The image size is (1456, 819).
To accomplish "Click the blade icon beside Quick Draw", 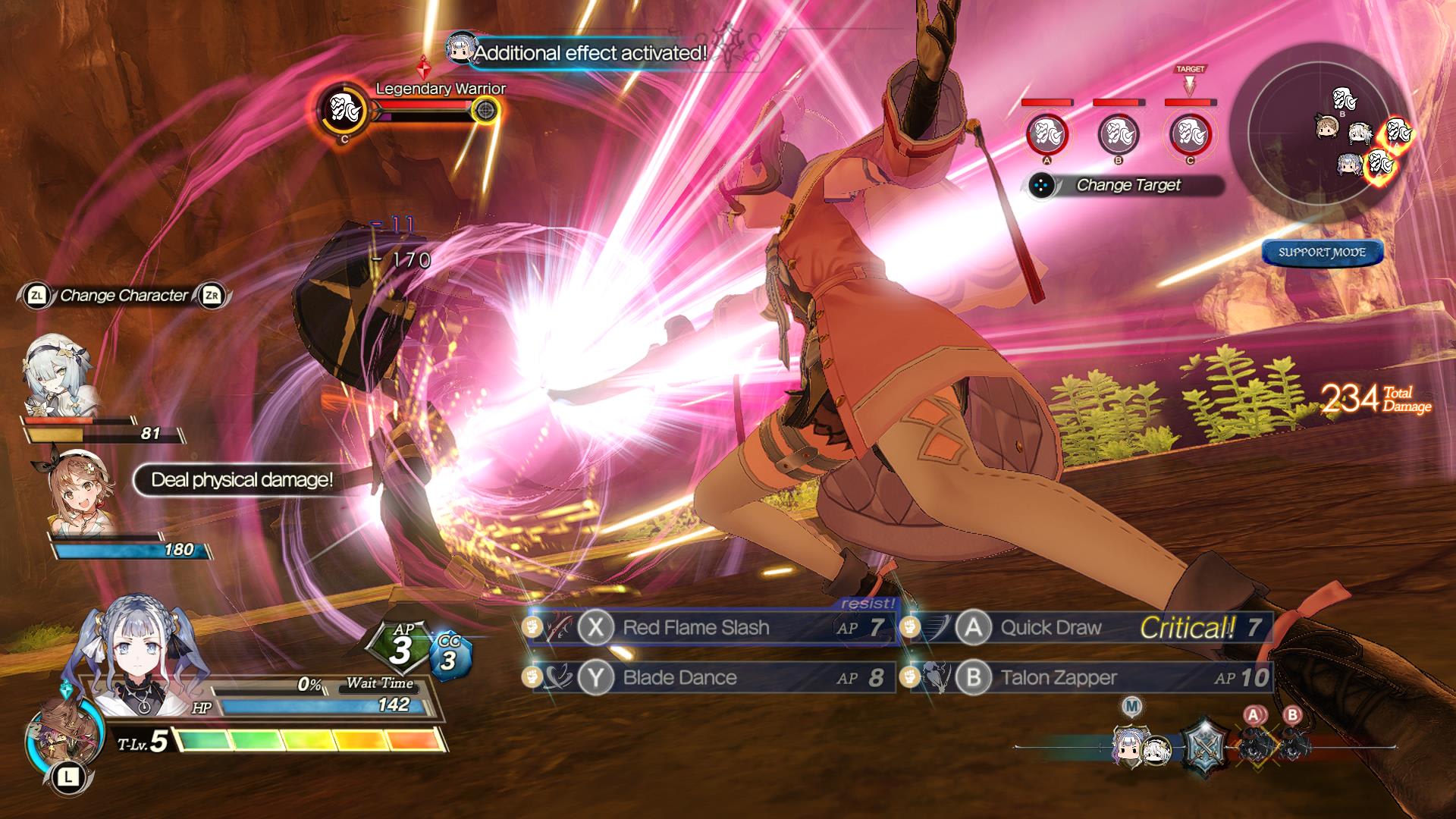I will pyautogui.click(x=938, y=627).
